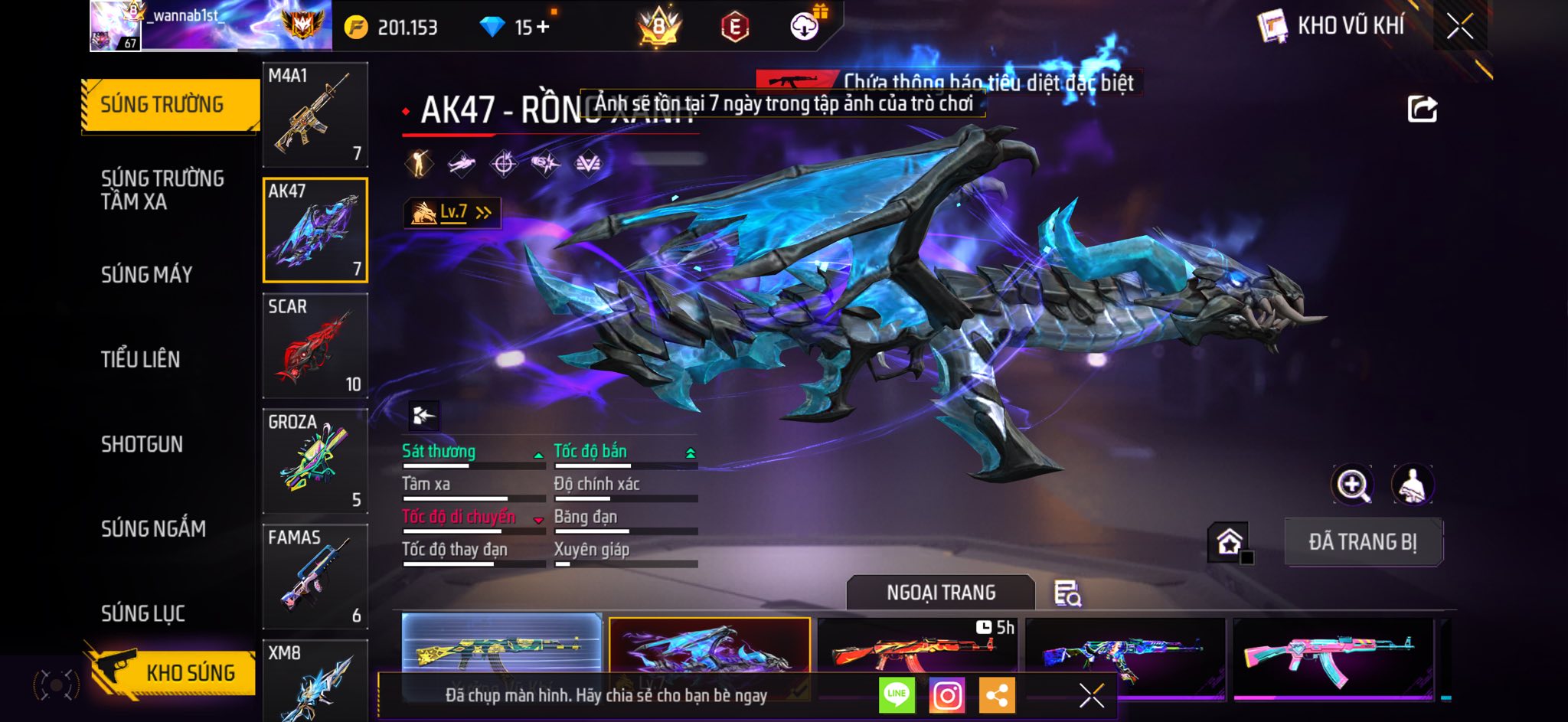This screenshot has width=1568, height=722.
Task: Open the Lv.7 skin upgrade button
Action: coord(452,212)
